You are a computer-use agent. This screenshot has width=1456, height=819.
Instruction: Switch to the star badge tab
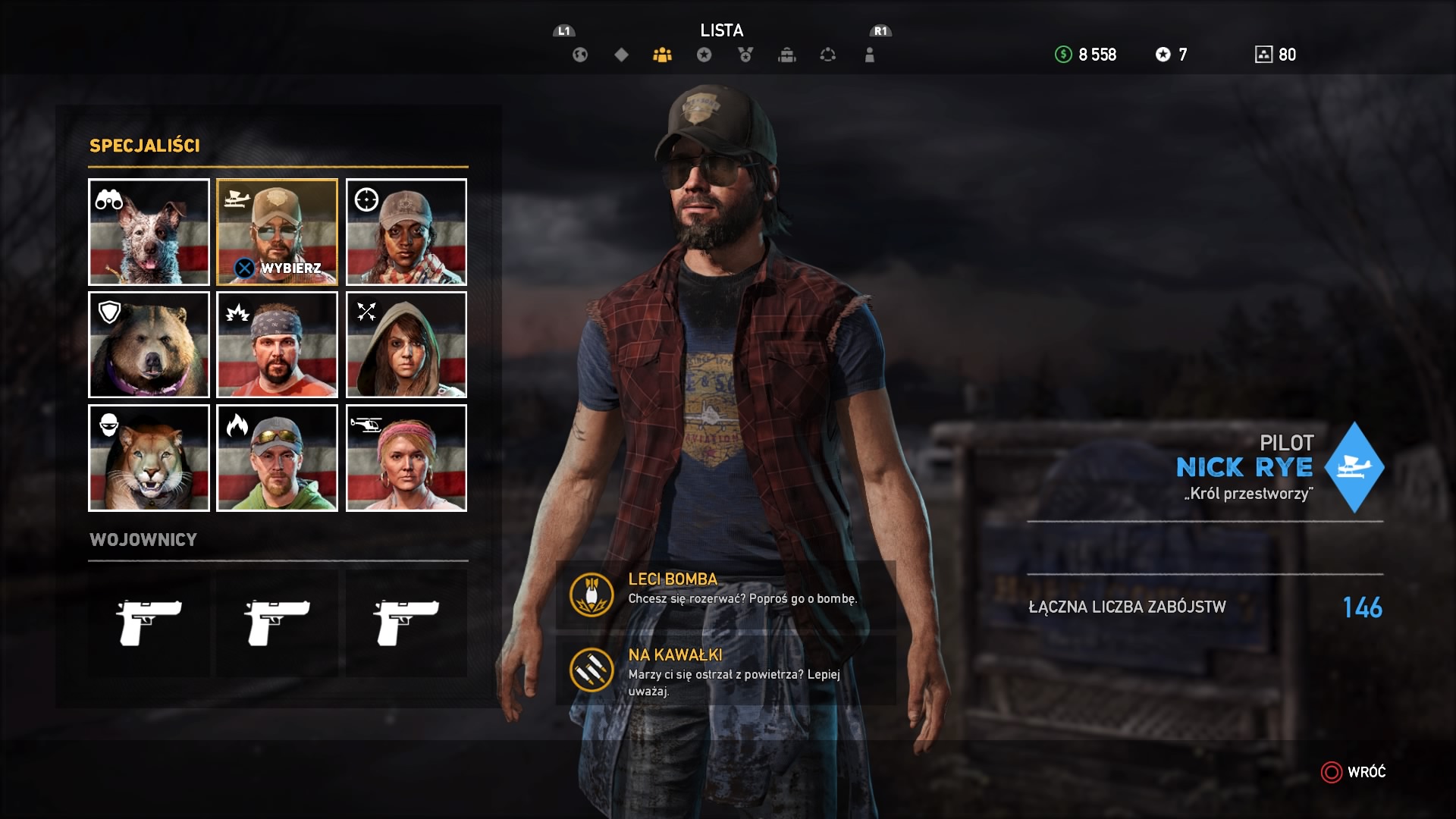pos(704,55)
